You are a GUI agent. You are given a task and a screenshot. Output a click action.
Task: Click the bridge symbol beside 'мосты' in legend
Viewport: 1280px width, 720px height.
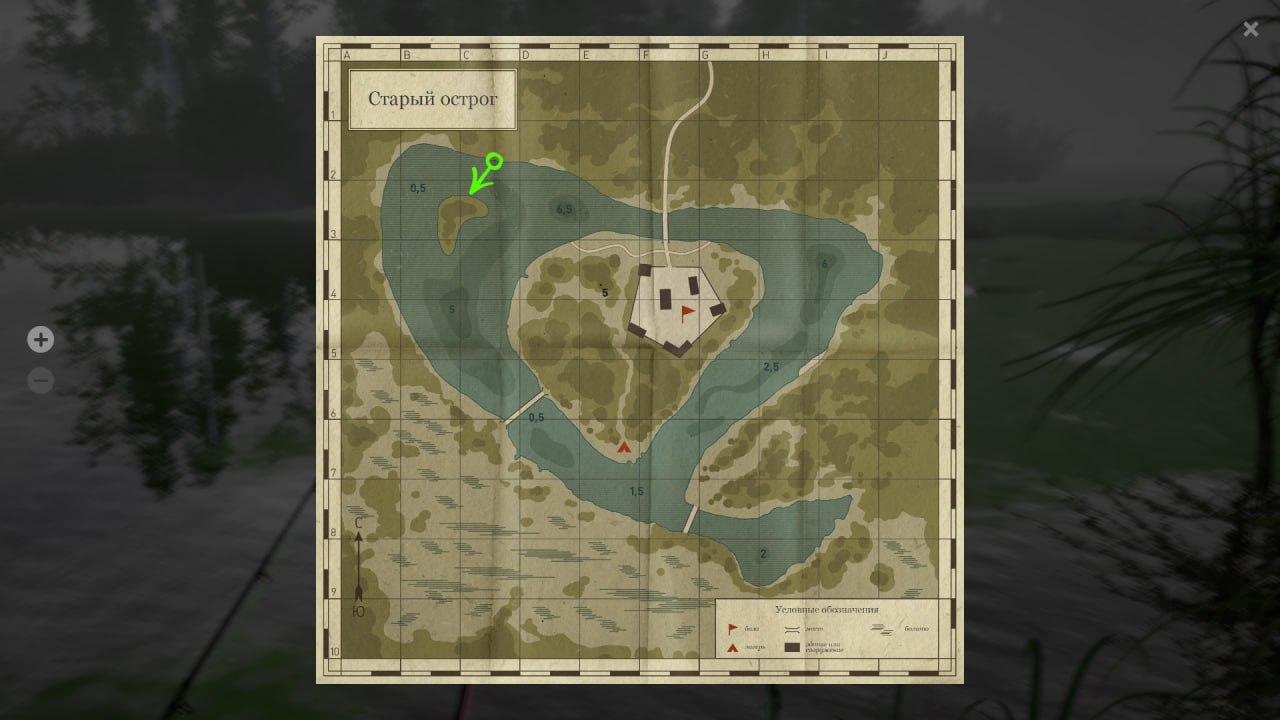[x=791, y=629]
